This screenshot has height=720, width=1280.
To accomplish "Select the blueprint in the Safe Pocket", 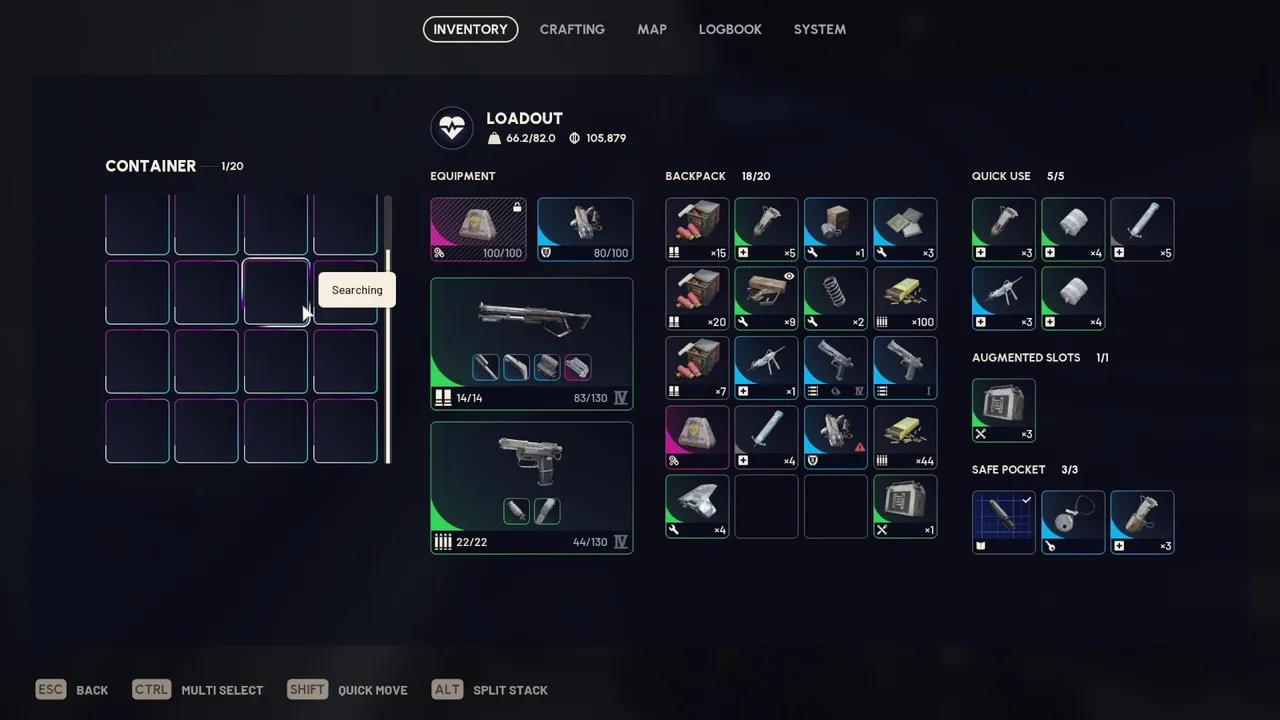I will (1003, 522).
